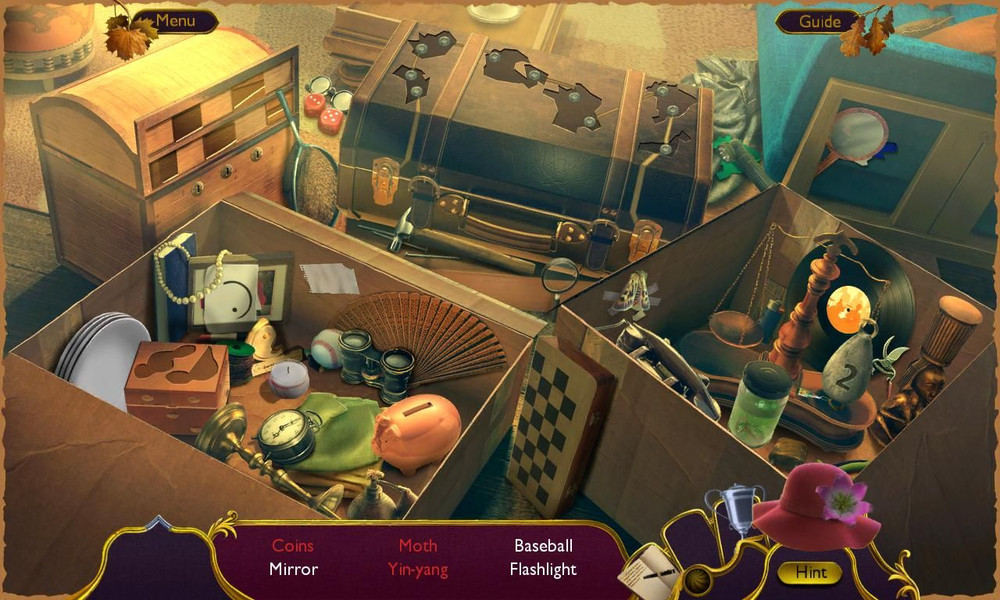Select the Baseball entry in item list
This screenshot has width=1000, height=600.
click(x=543, y=546)
